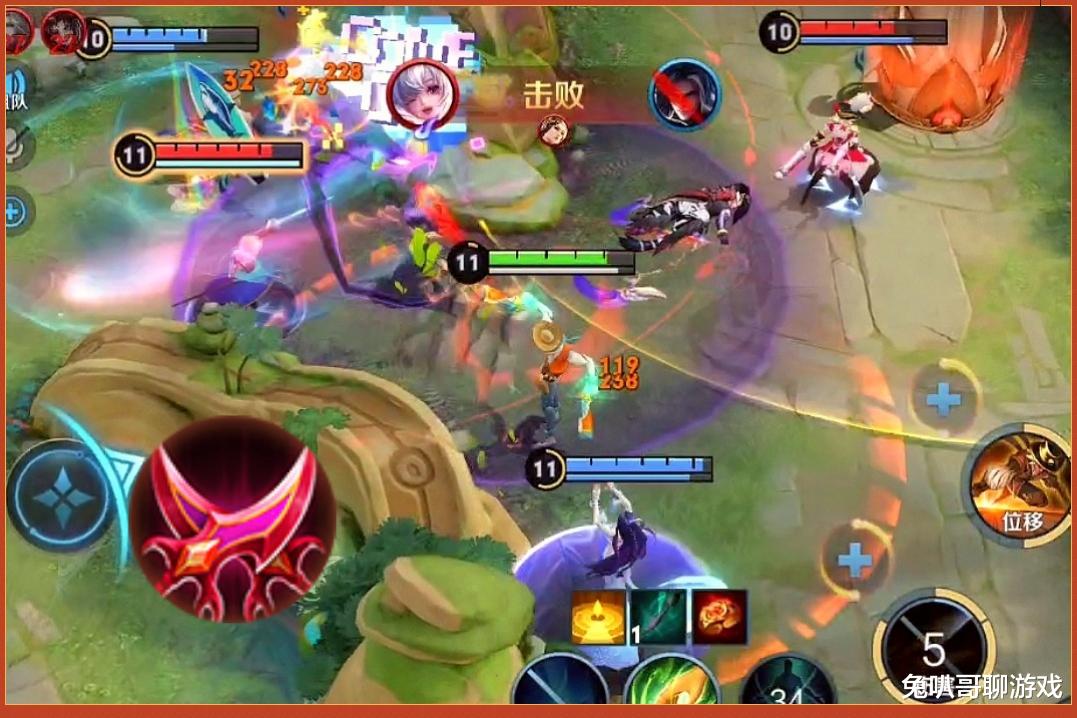Select the red rose buff icon

point(719,616)
